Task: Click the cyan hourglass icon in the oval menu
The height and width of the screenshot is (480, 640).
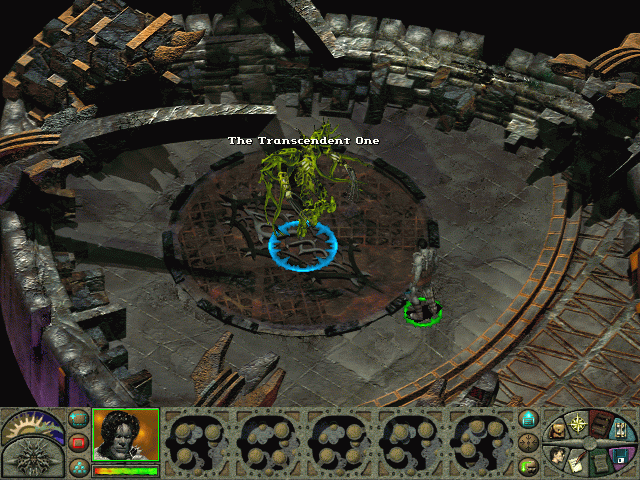Action: (622, 432)
